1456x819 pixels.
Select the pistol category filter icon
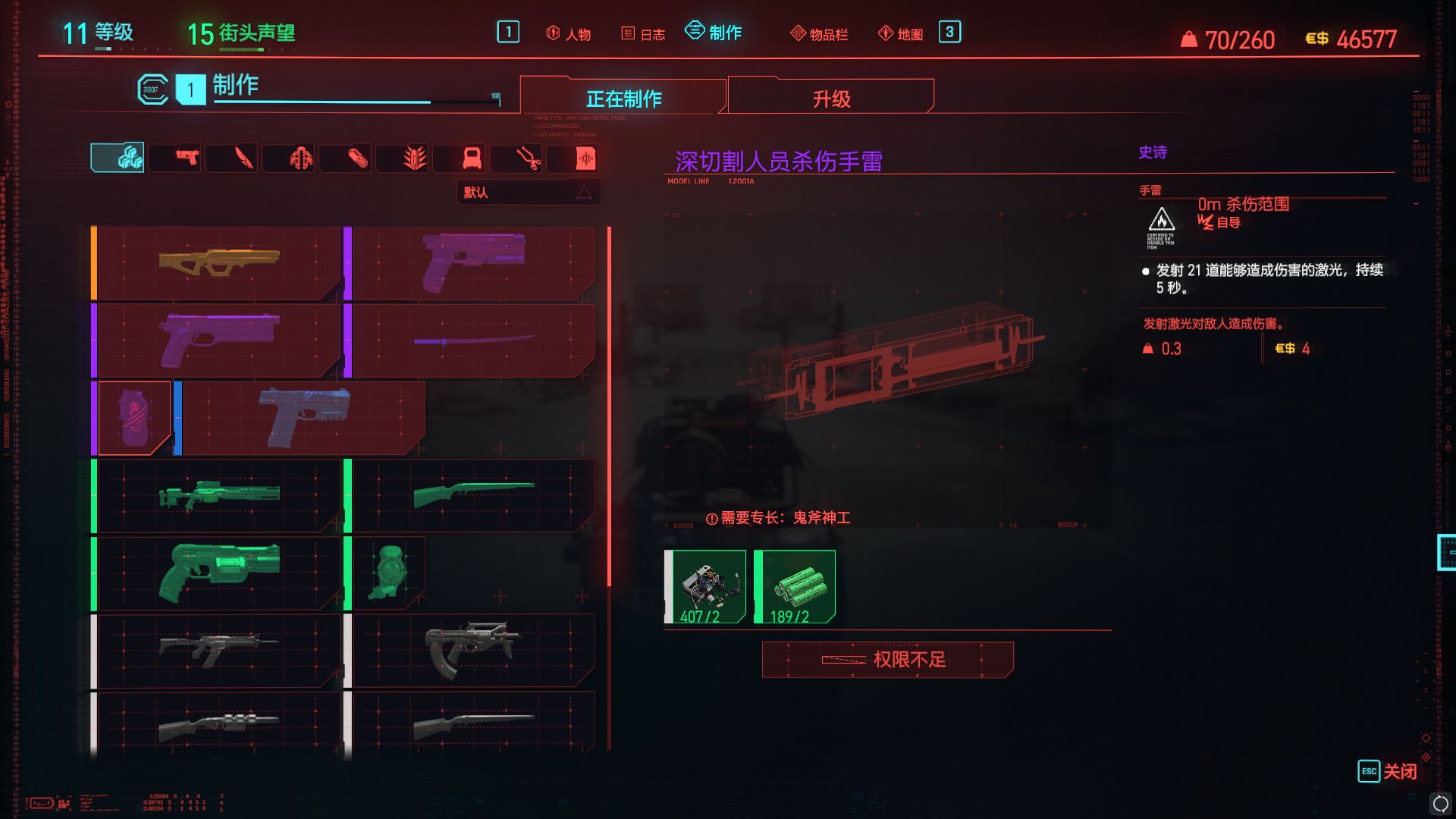click(174, 158)
